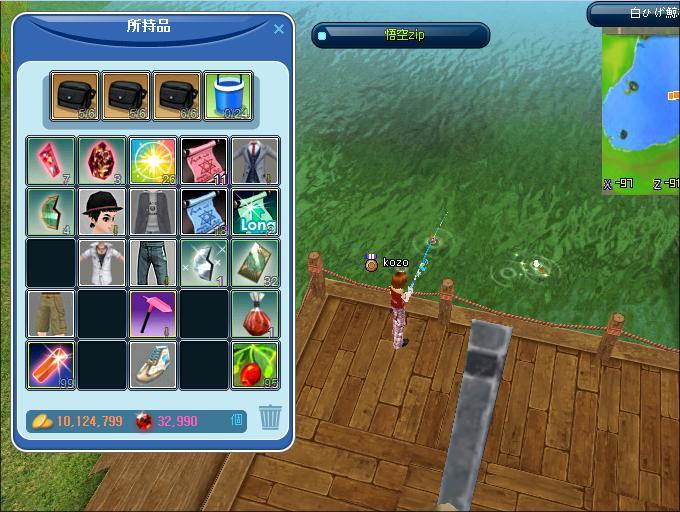
Task: Select the item labeled Long
Action: [x=255, y=212]
